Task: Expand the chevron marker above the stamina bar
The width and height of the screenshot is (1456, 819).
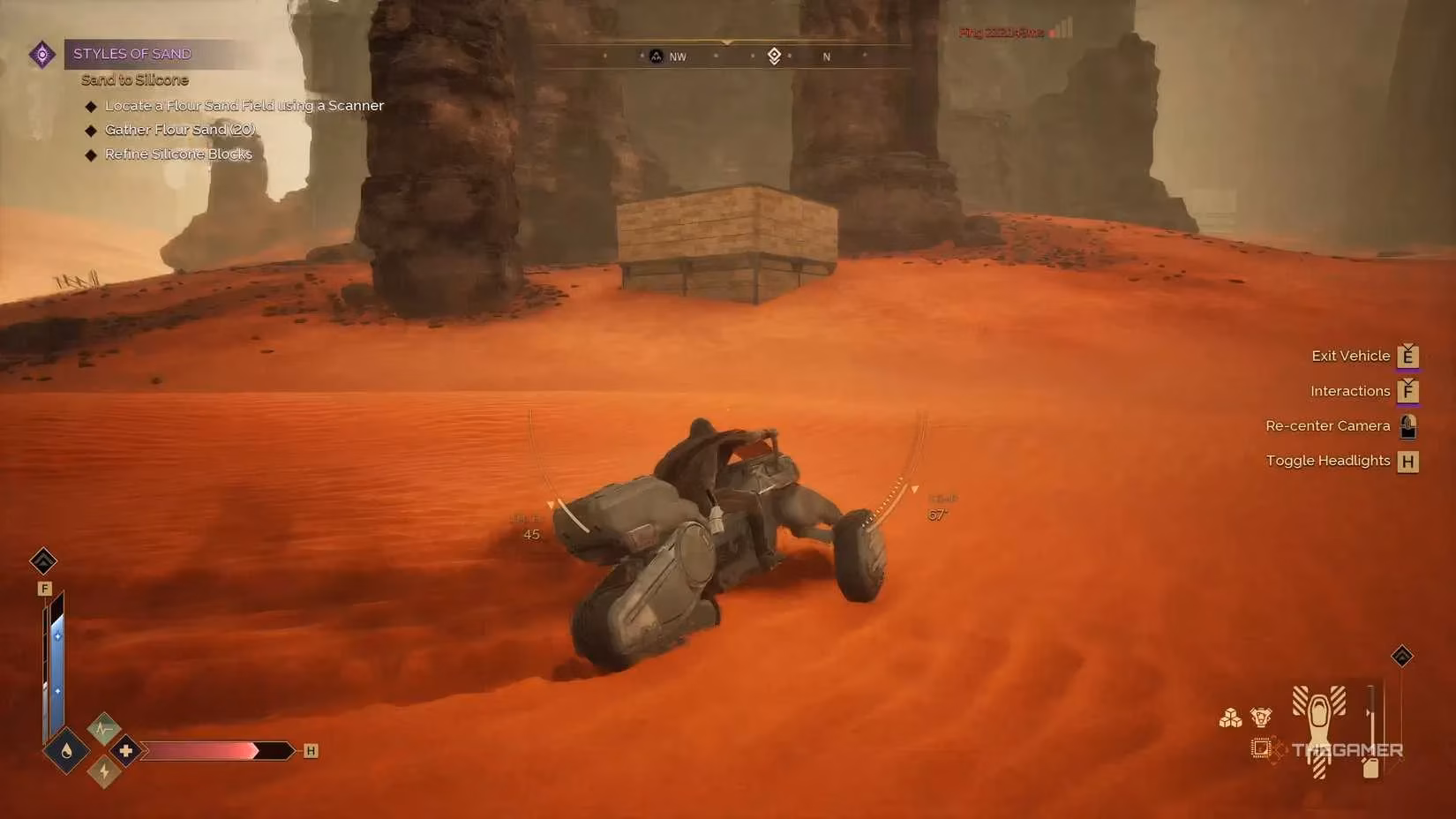Action: point(42,561)
